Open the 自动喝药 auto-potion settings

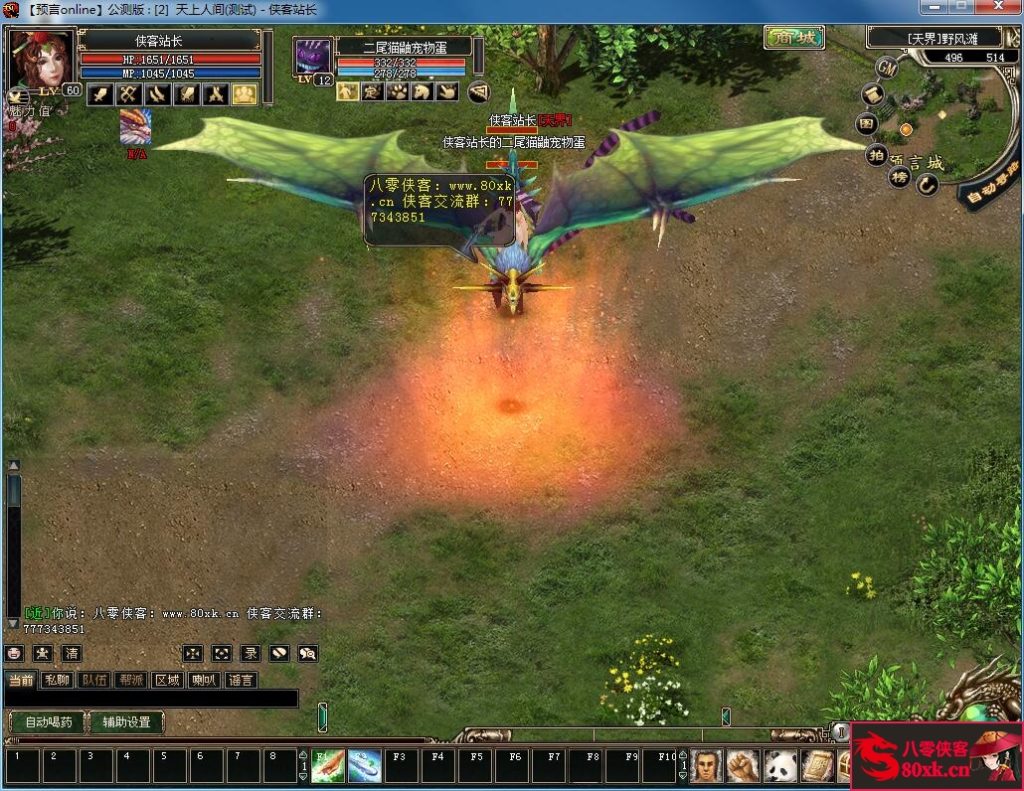tap(48, 722)
